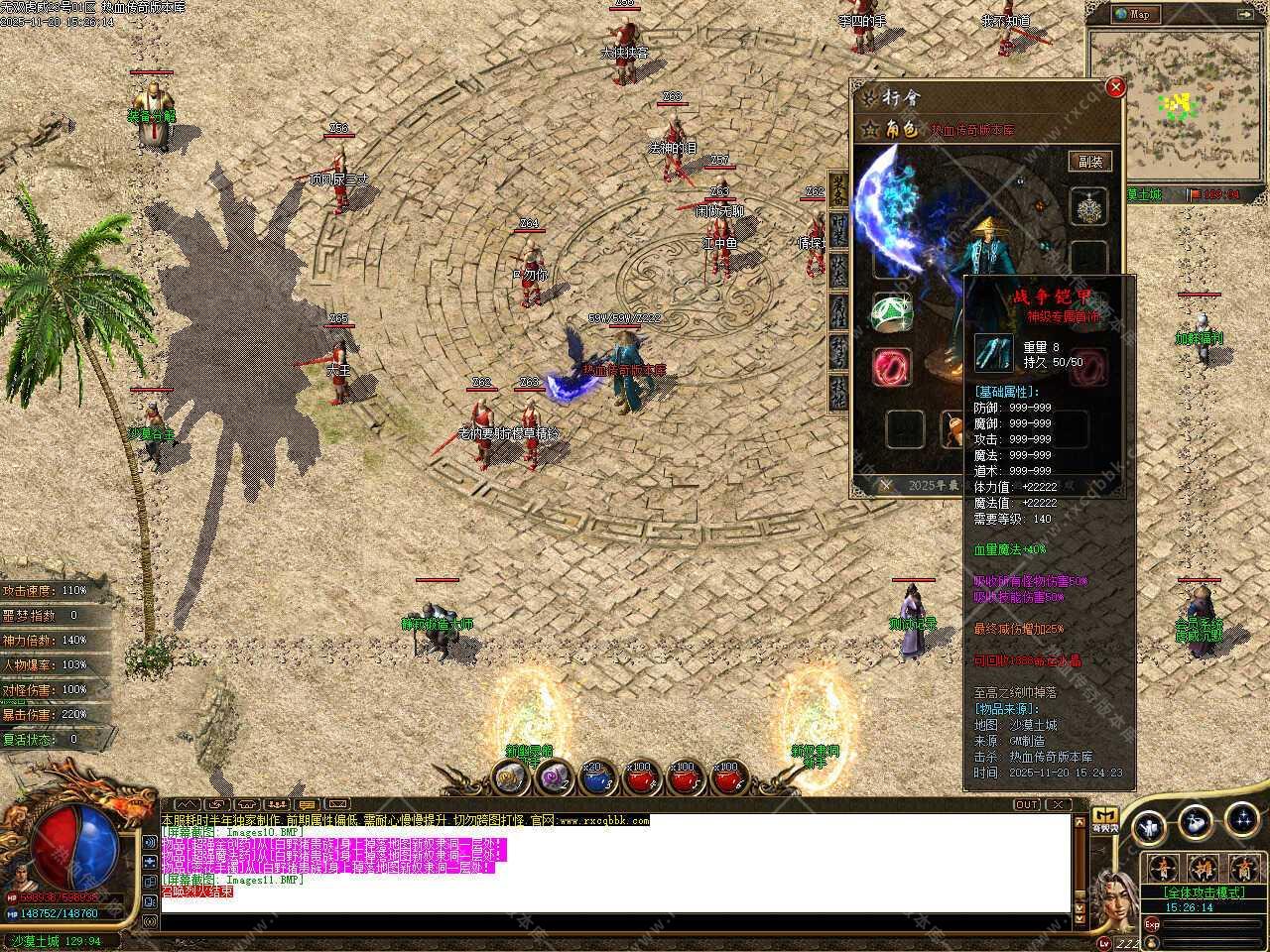Select the necklace equipment slot
Viewport: 1270px width, 952px height.
click(x=1088, y=206)
